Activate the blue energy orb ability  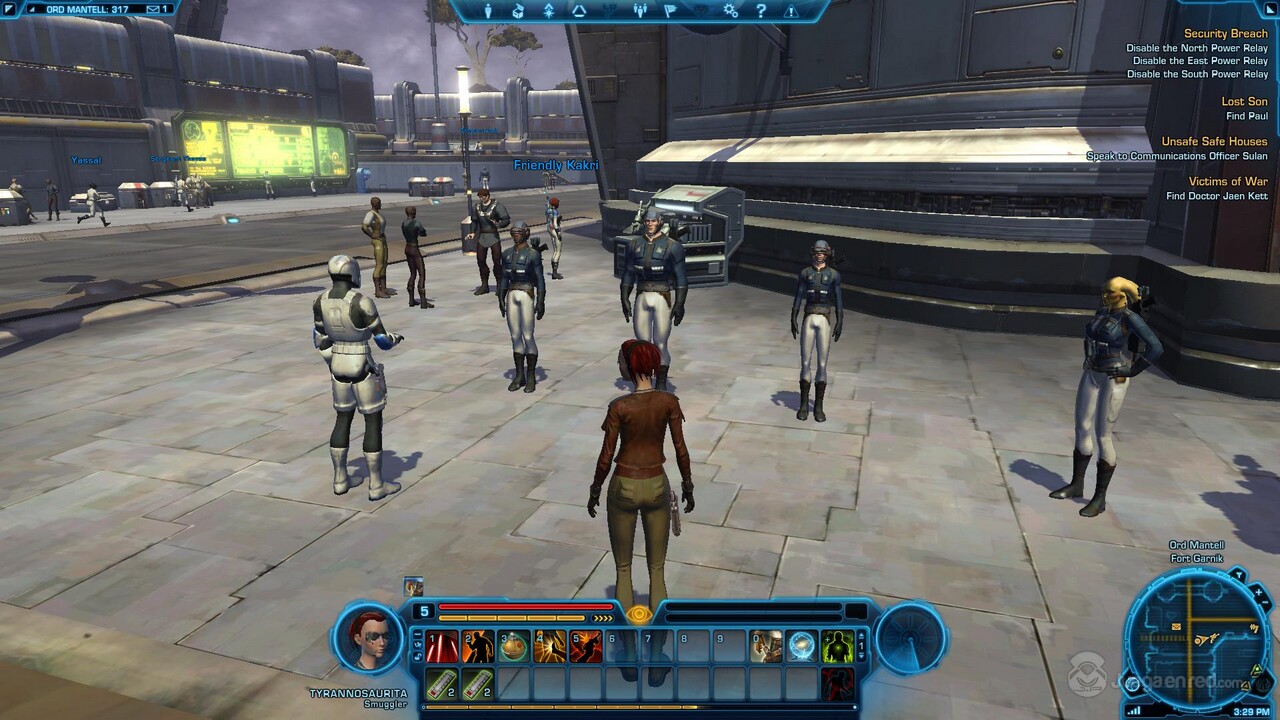tap(802, 646)
